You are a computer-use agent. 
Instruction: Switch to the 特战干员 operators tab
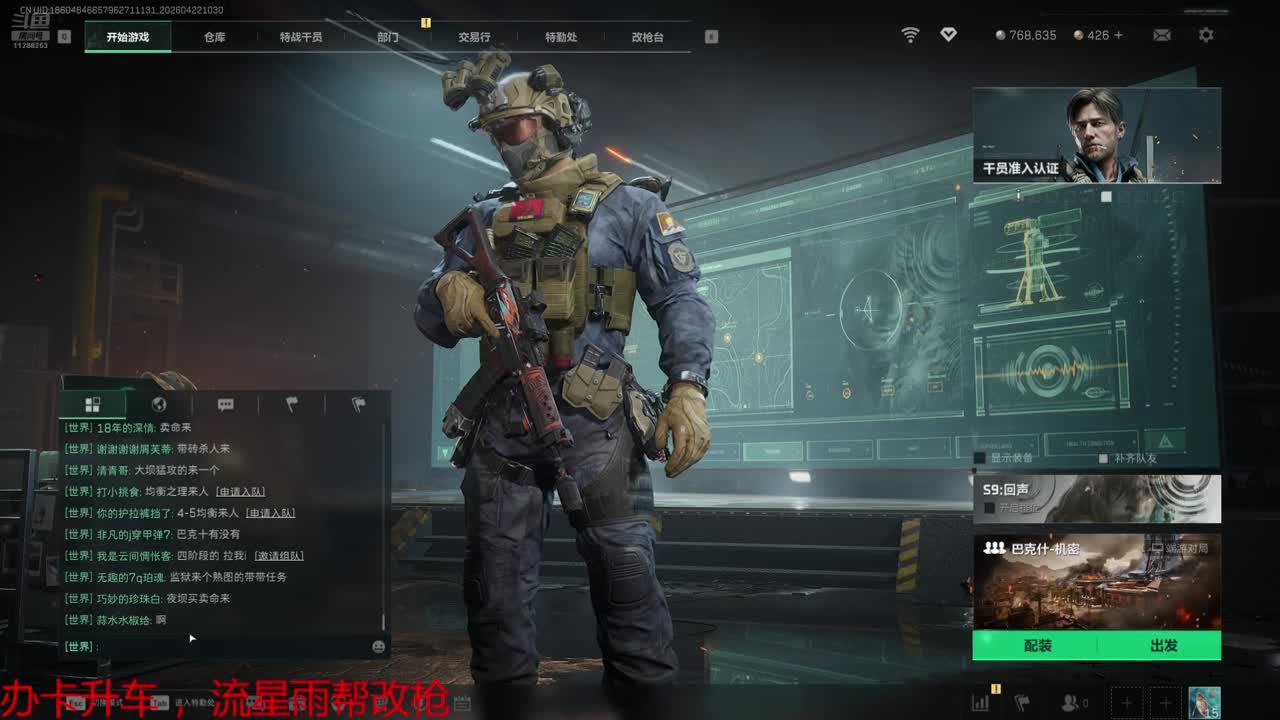[x=301, y=37]
